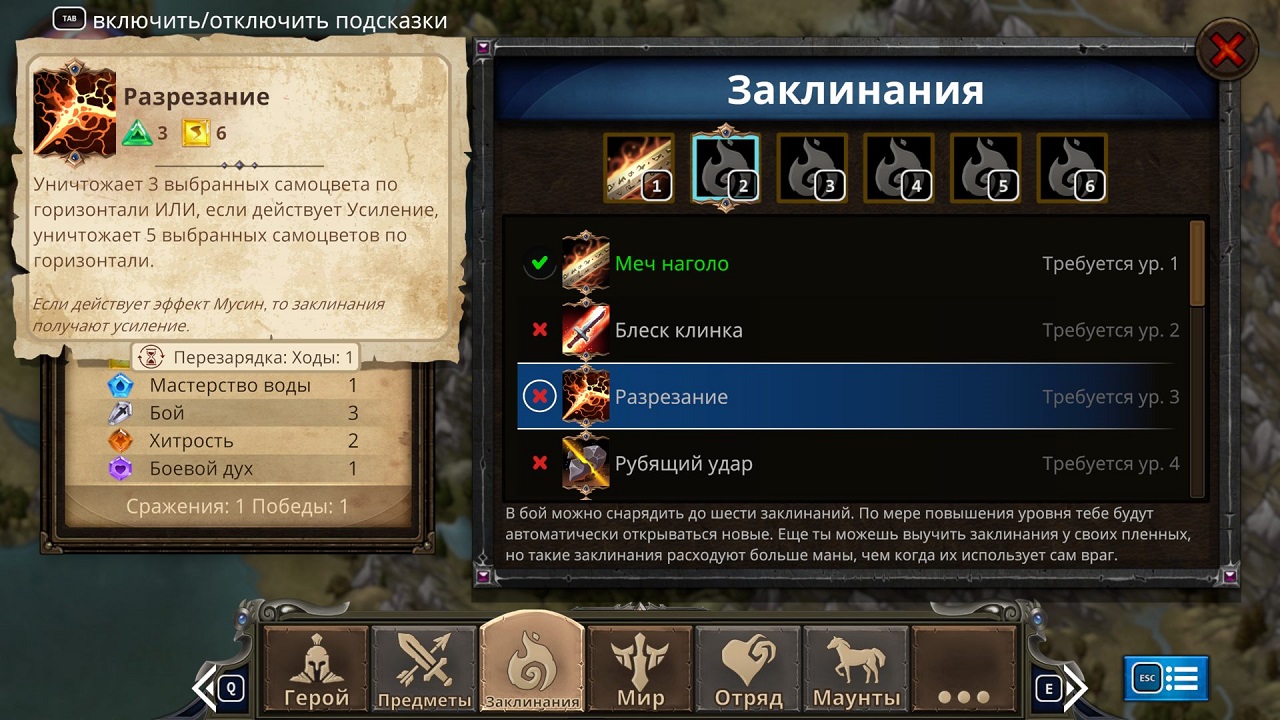Select spell slot number 1
This screenshot has width=1280, height=720.
coord(638,166)
